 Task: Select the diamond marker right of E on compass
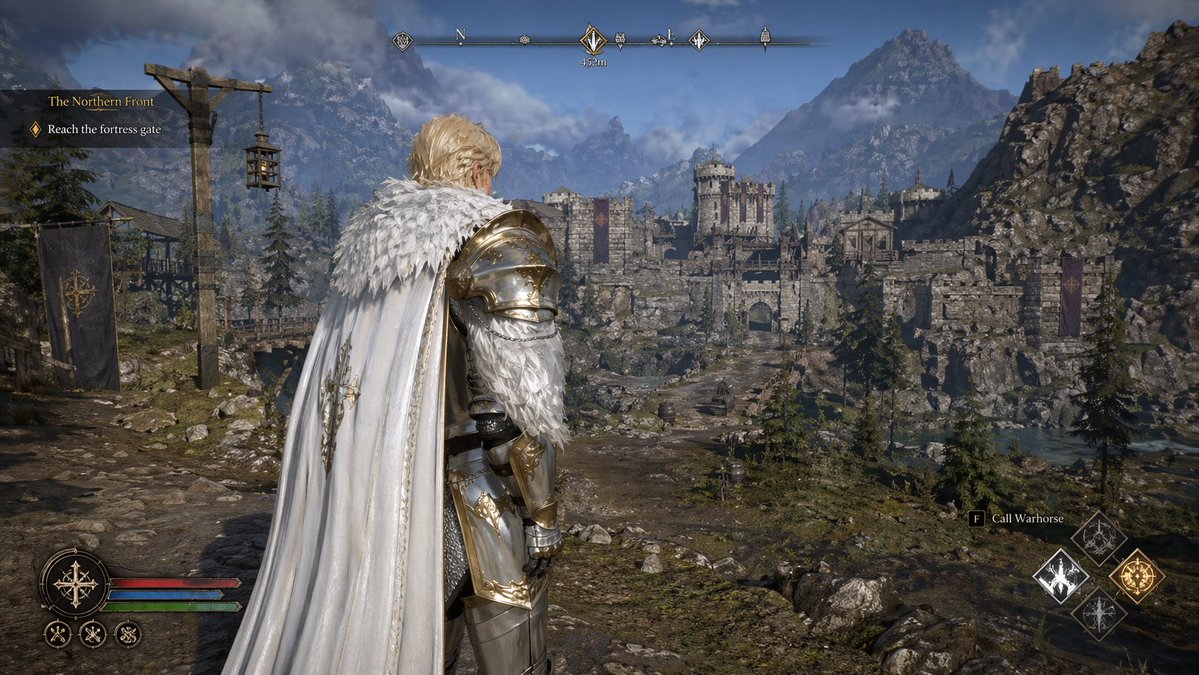(x=698, y=41)
